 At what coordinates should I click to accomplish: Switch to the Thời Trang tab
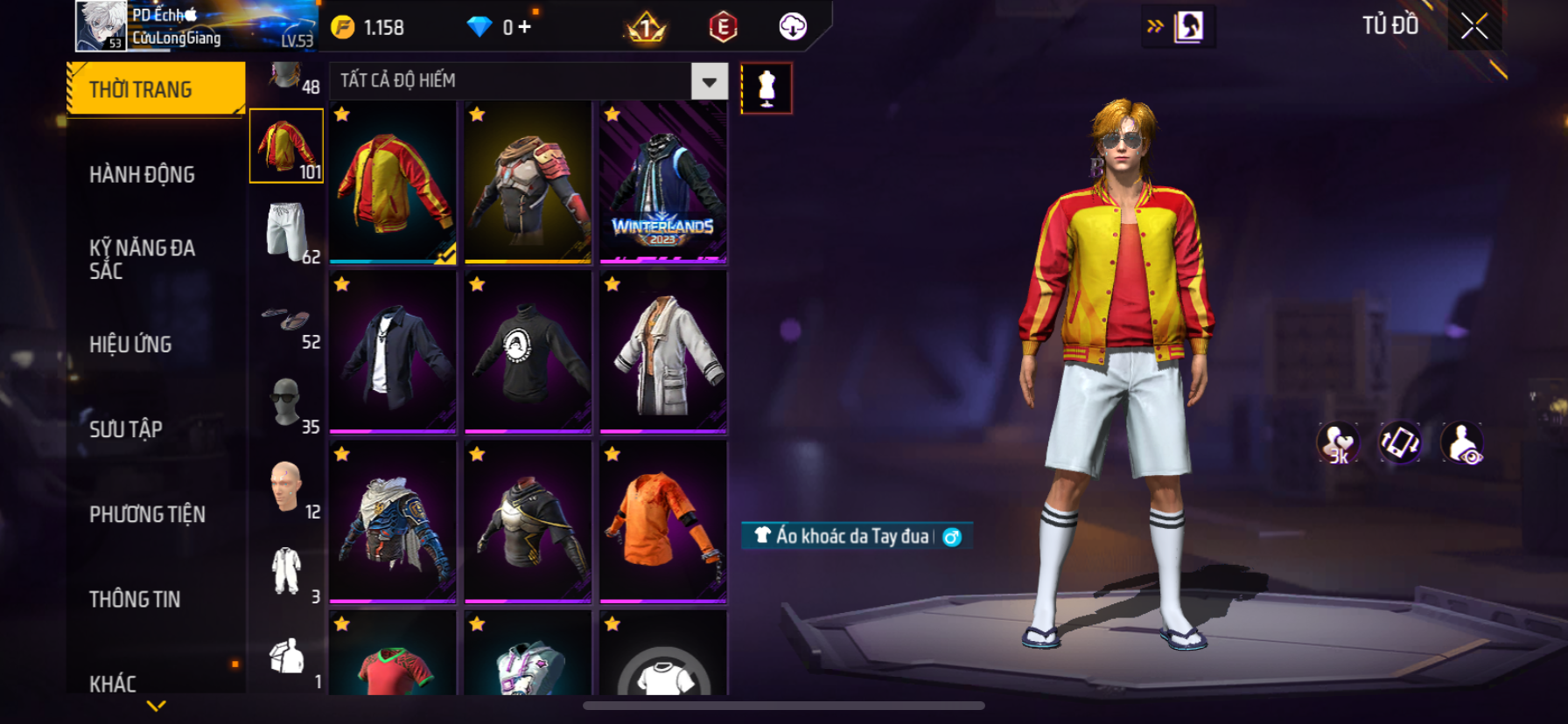pos(156,89)
